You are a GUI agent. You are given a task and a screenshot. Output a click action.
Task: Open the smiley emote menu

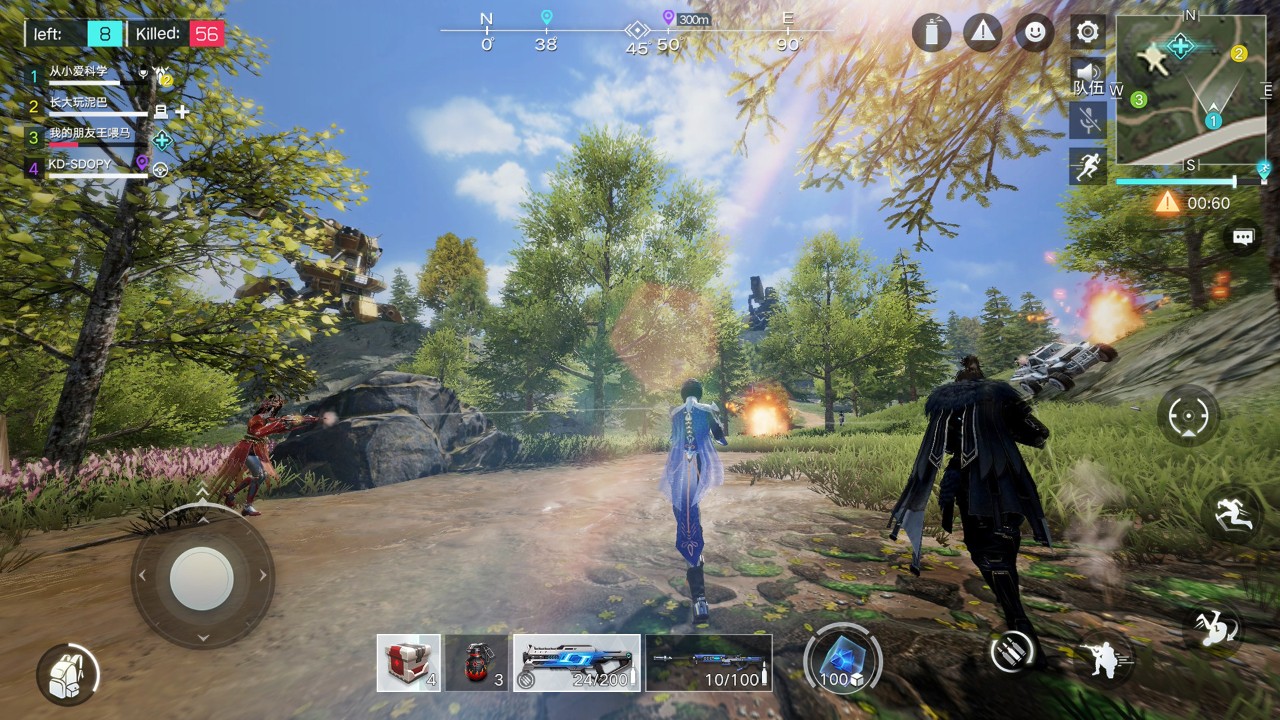point(1034,33)
